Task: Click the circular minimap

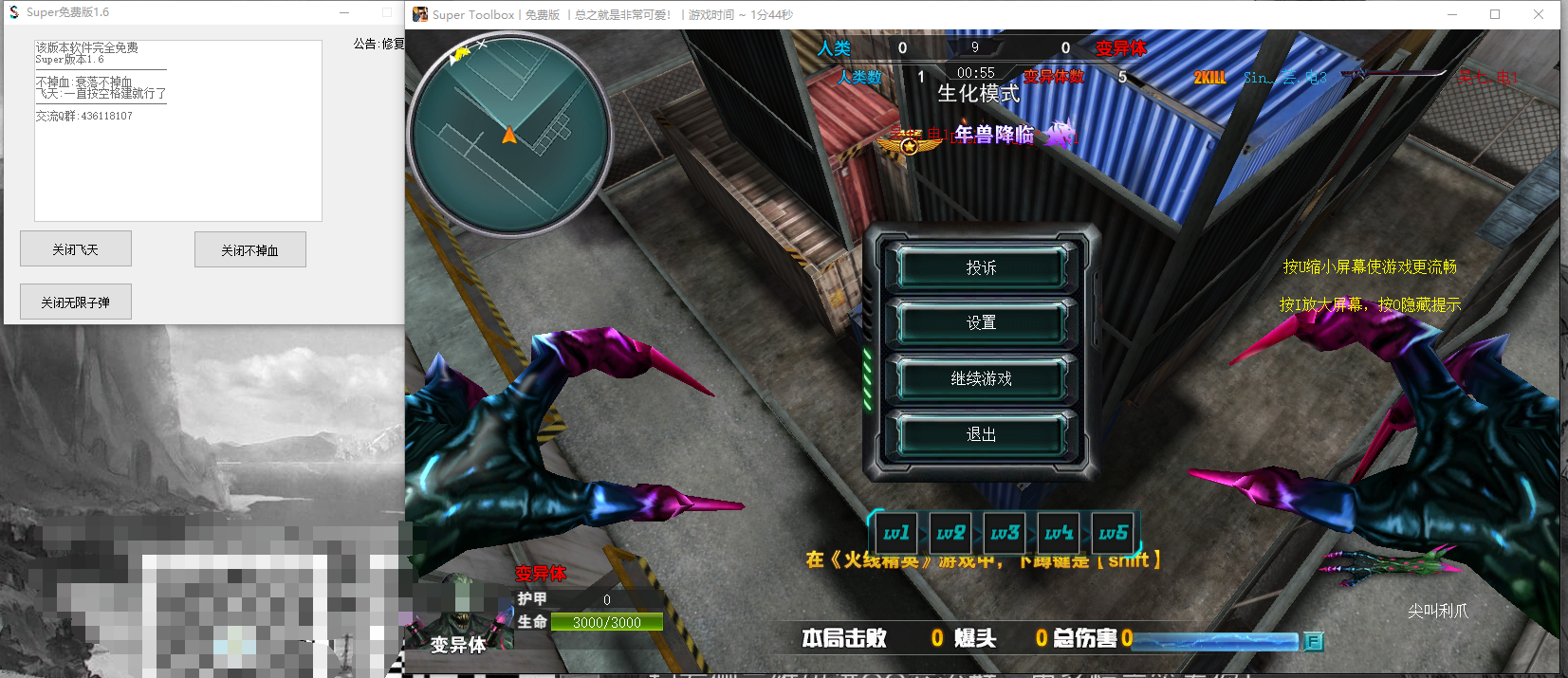Action: pos(509,134)
